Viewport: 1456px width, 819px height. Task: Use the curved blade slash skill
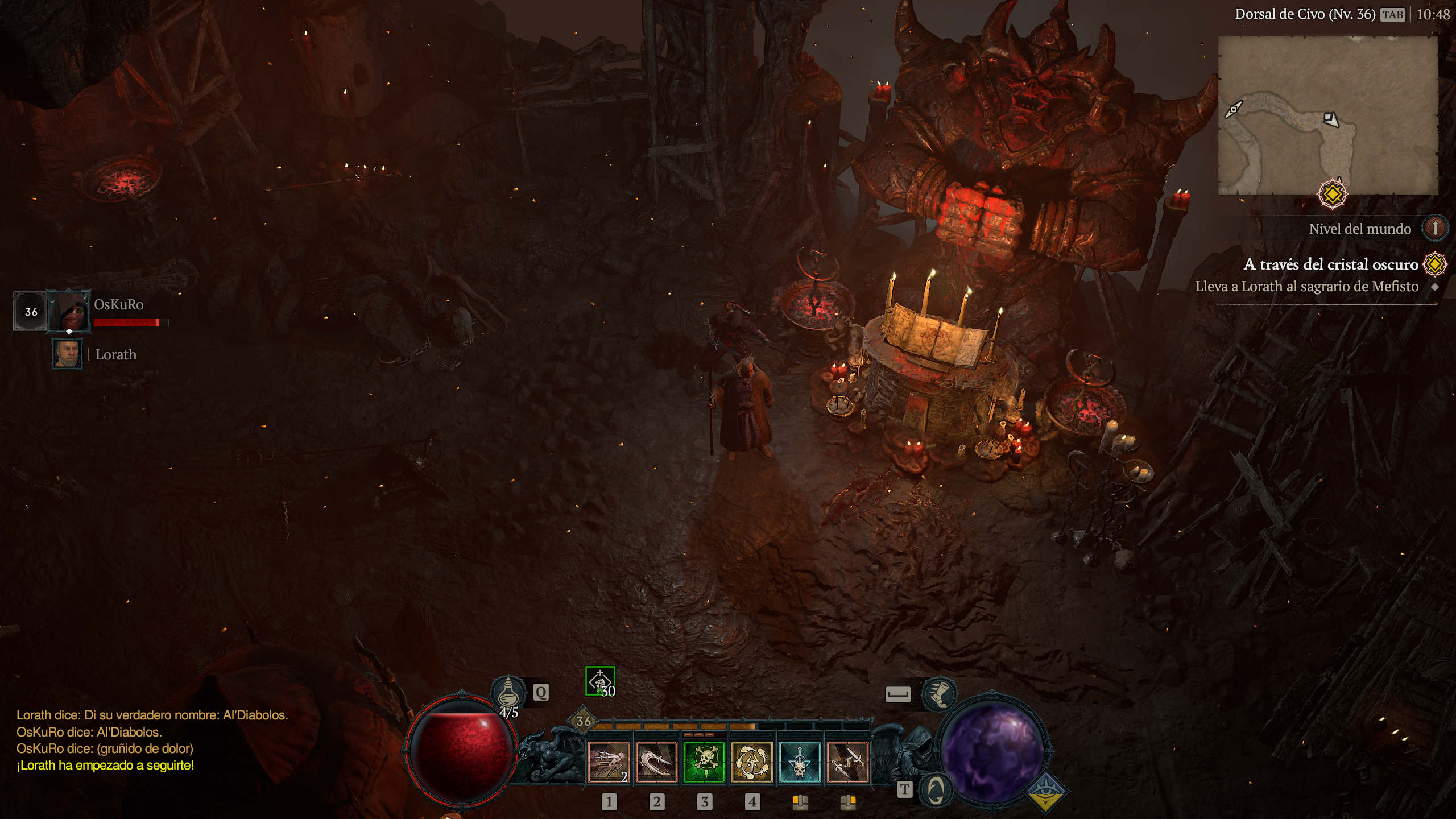click(x=656, y=762)
